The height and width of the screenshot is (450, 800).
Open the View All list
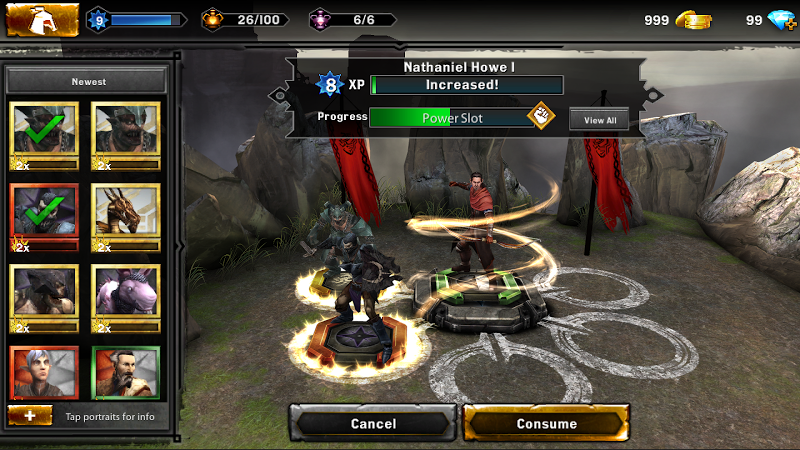599,120
